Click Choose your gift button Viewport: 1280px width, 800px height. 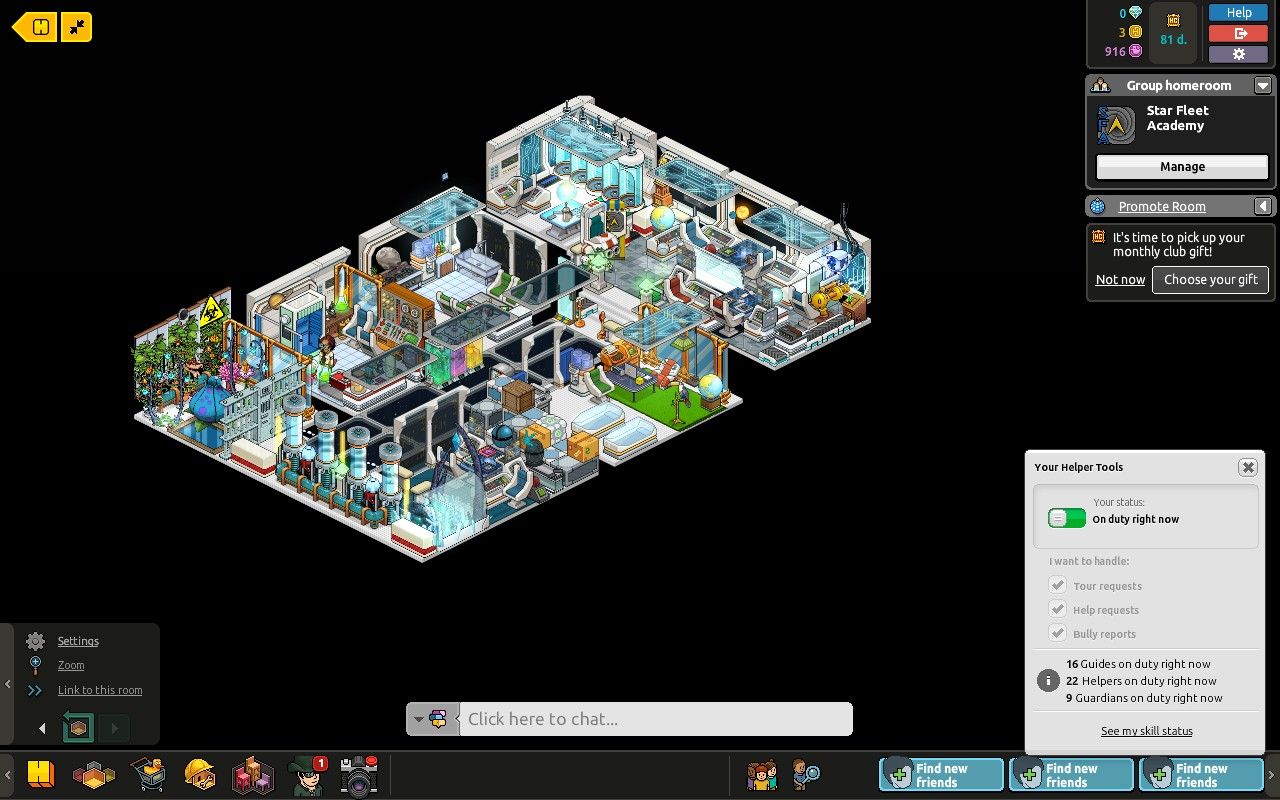click(1210, 280)
